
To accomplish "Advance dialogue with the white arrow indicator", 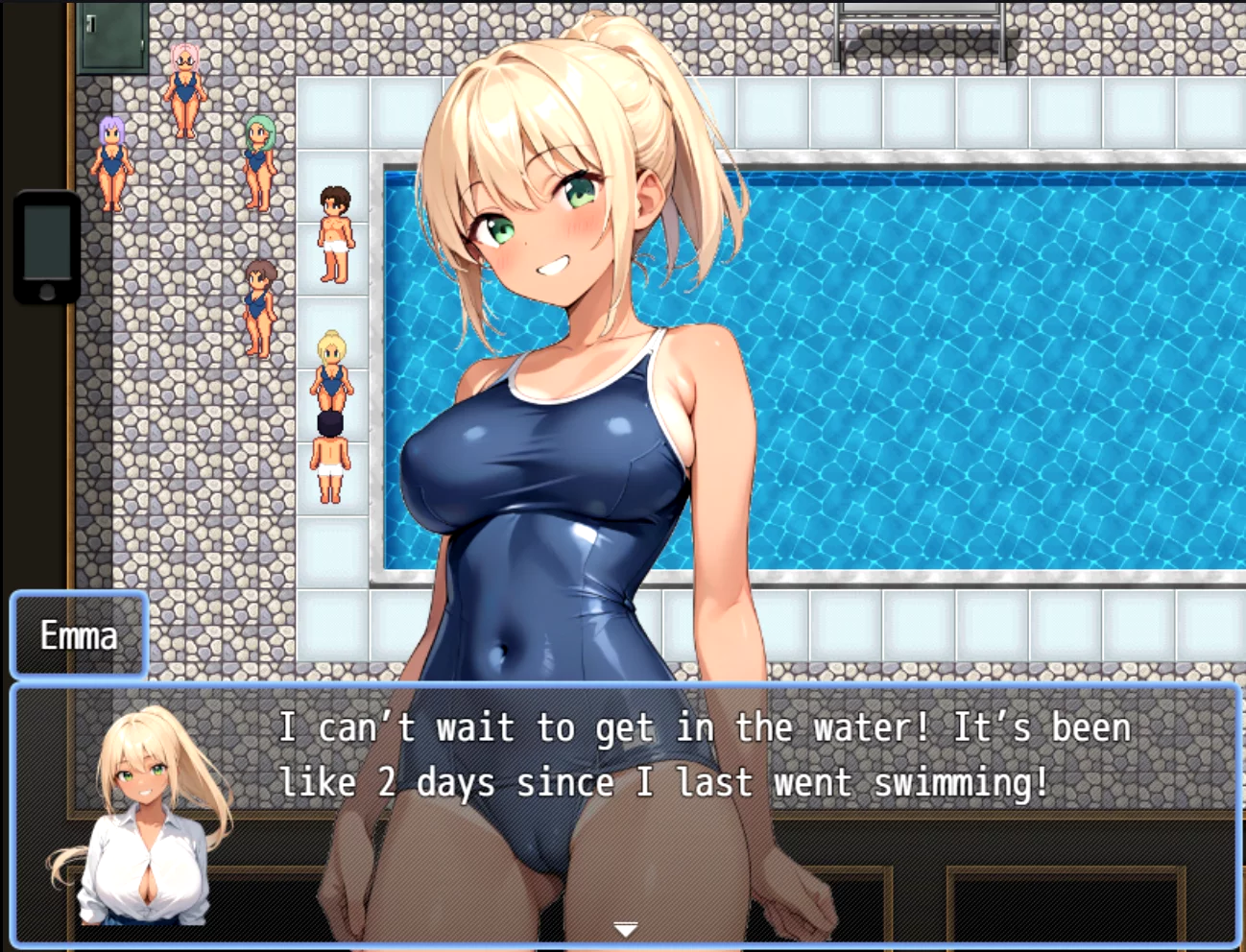I will tap(625, 929).
